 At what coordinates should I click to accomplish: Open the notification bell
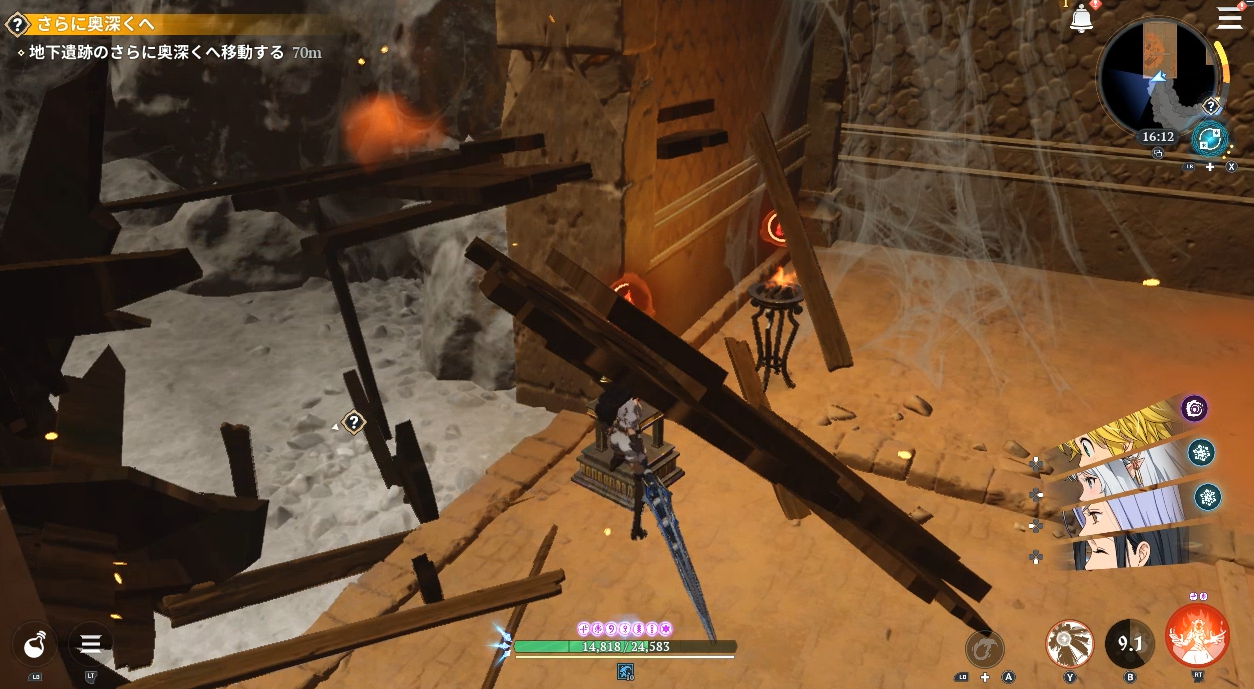click(x=1081, y=19)
